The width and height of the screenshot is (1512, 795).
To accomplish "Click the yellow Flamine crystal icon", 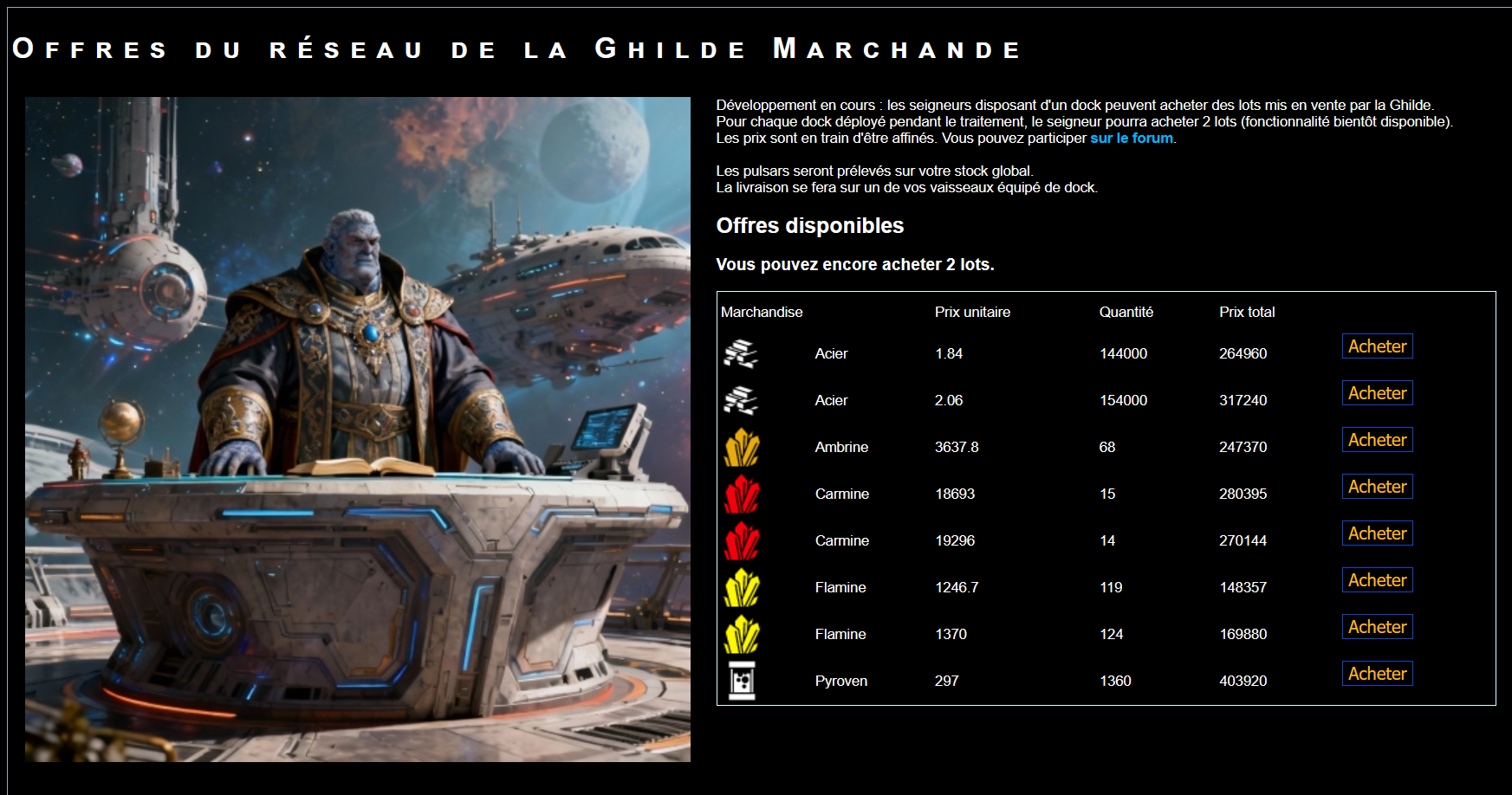I will (x=742, y=587).
